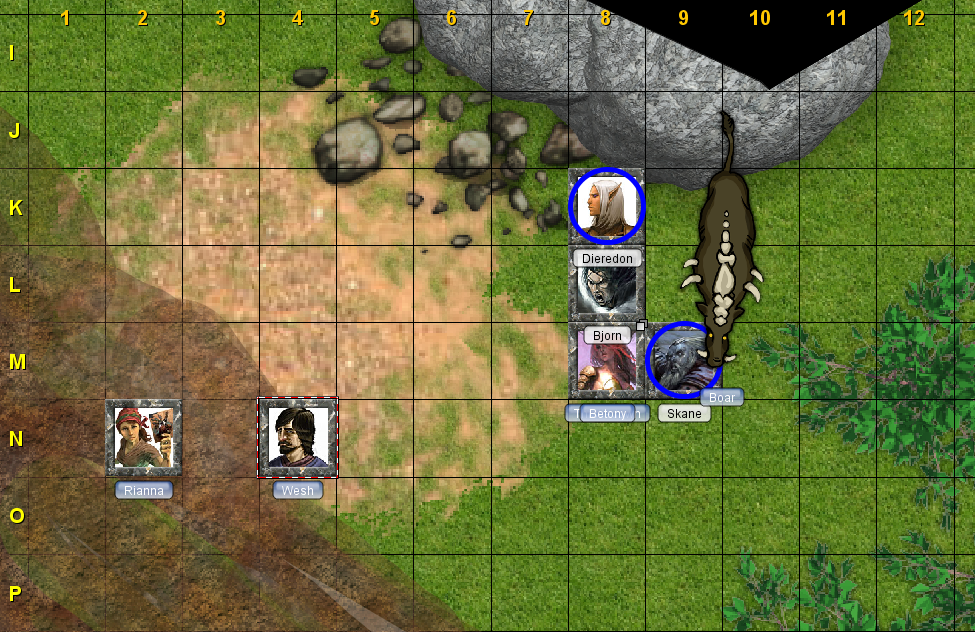Click the Dieredon elf token
This screenshot has width=975, height=632.
(606, 206)
